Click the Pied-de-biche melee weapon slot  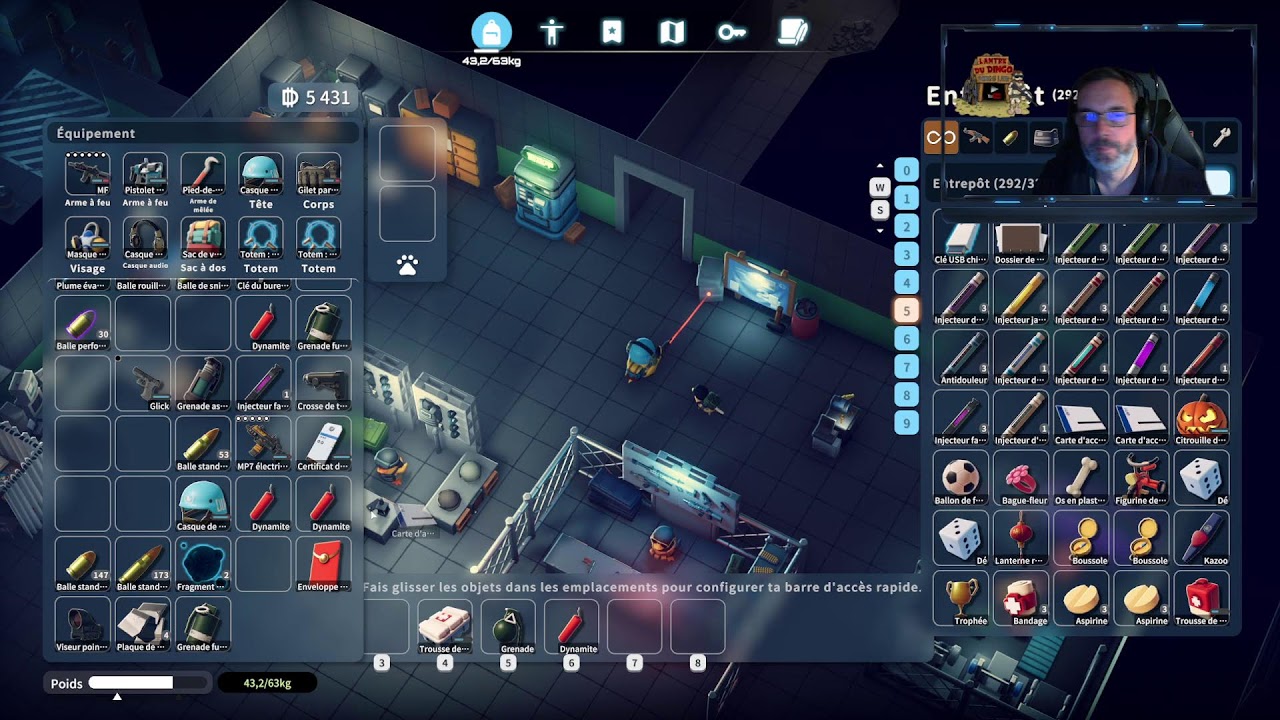pos(203,179)
